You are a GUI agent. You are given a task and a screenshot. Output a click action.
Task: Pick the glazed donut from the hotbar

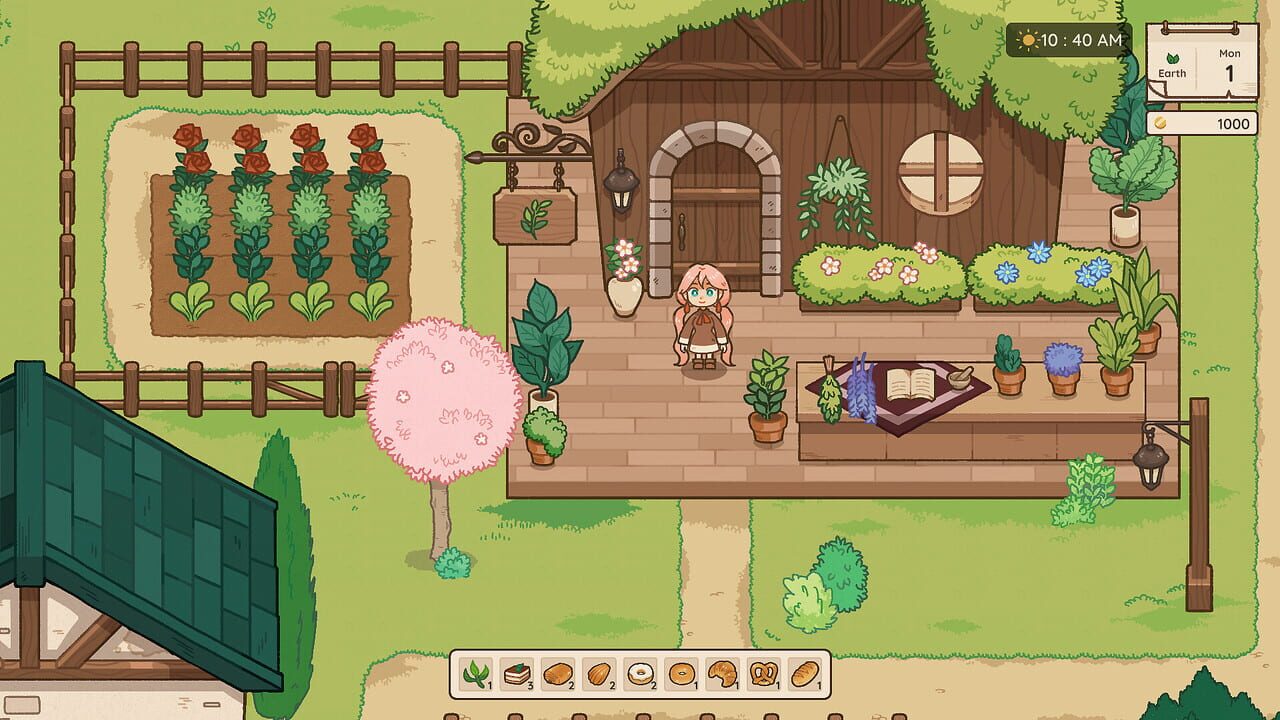[639, 671]
